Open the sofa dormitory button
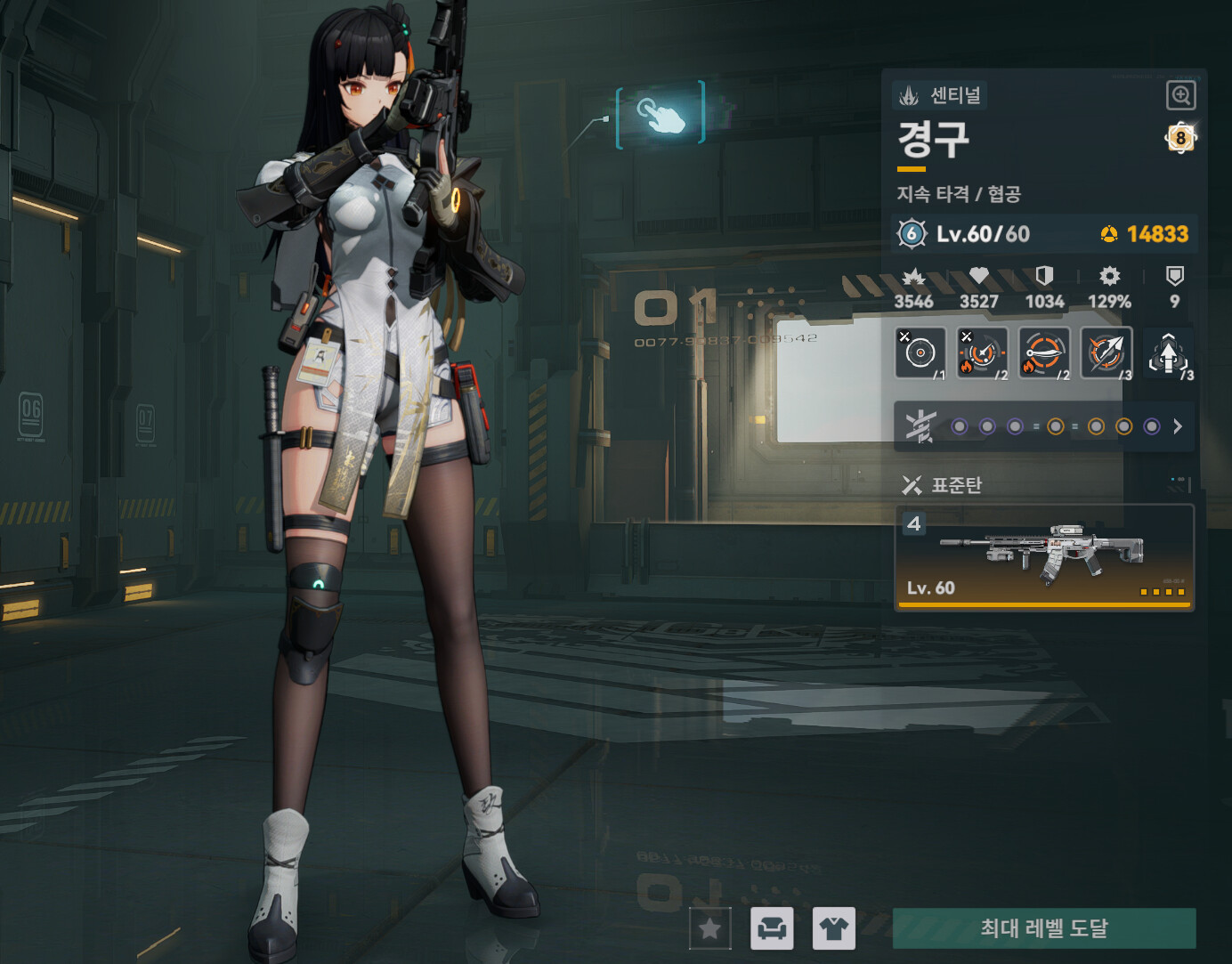 (772, 929)
